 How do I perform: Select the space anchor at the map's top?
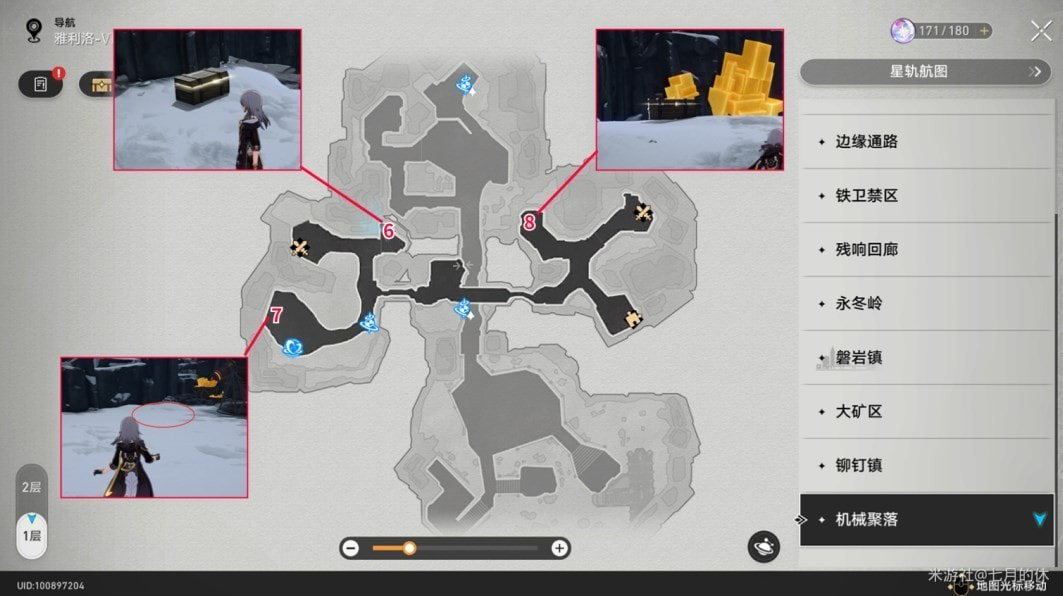coord(464,83)
